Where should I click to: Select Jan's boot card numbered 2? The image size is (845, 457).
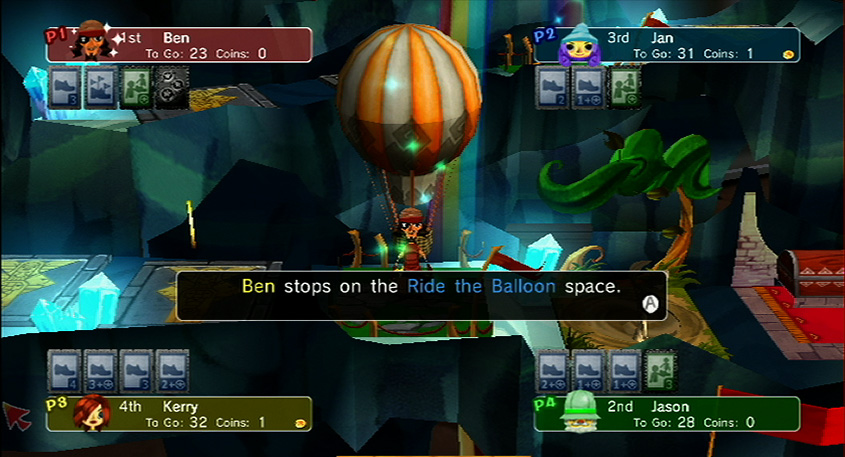pyautogui.click(x=551, y=85)
